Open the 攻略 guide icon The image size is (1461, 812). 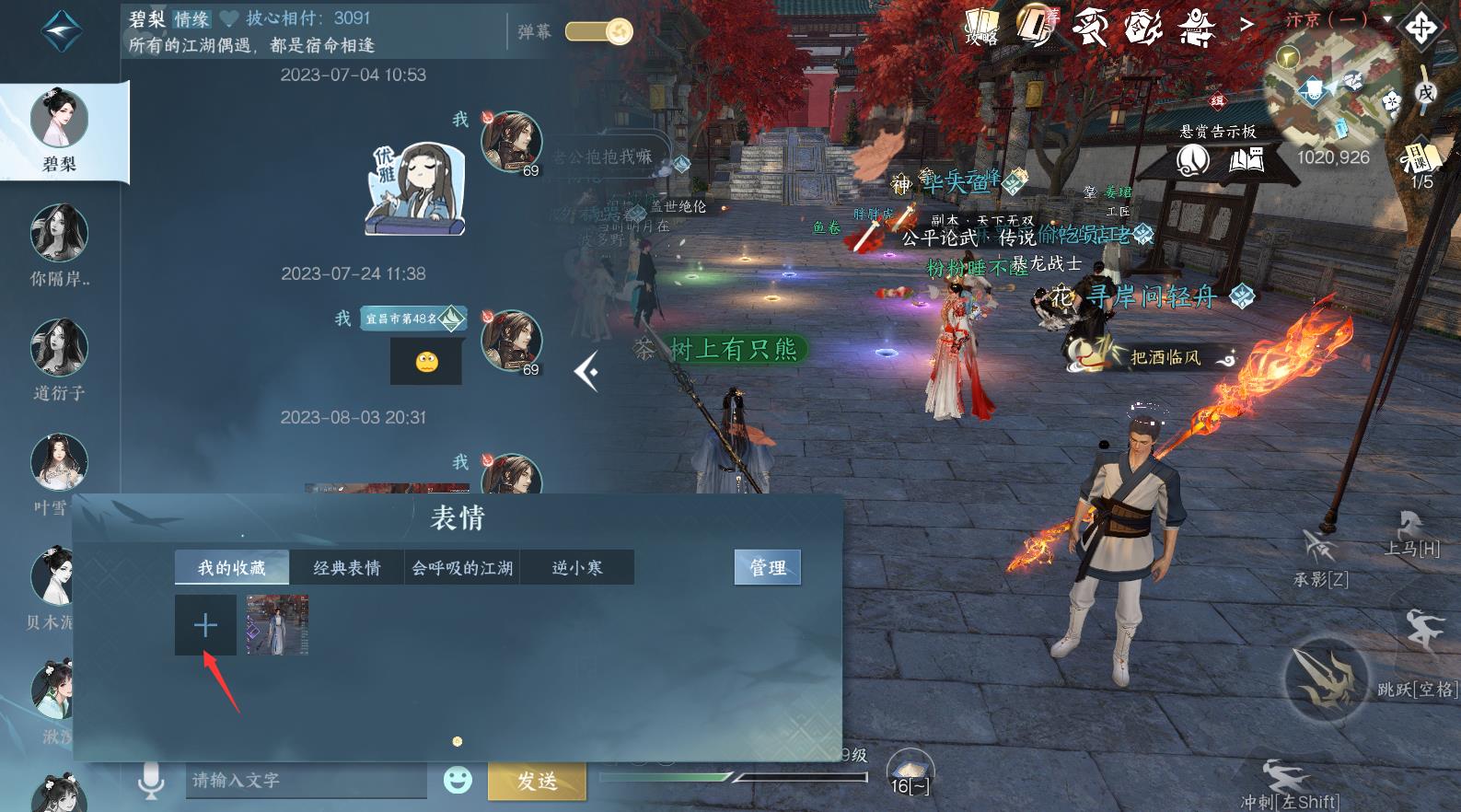(x=981, y=26)
